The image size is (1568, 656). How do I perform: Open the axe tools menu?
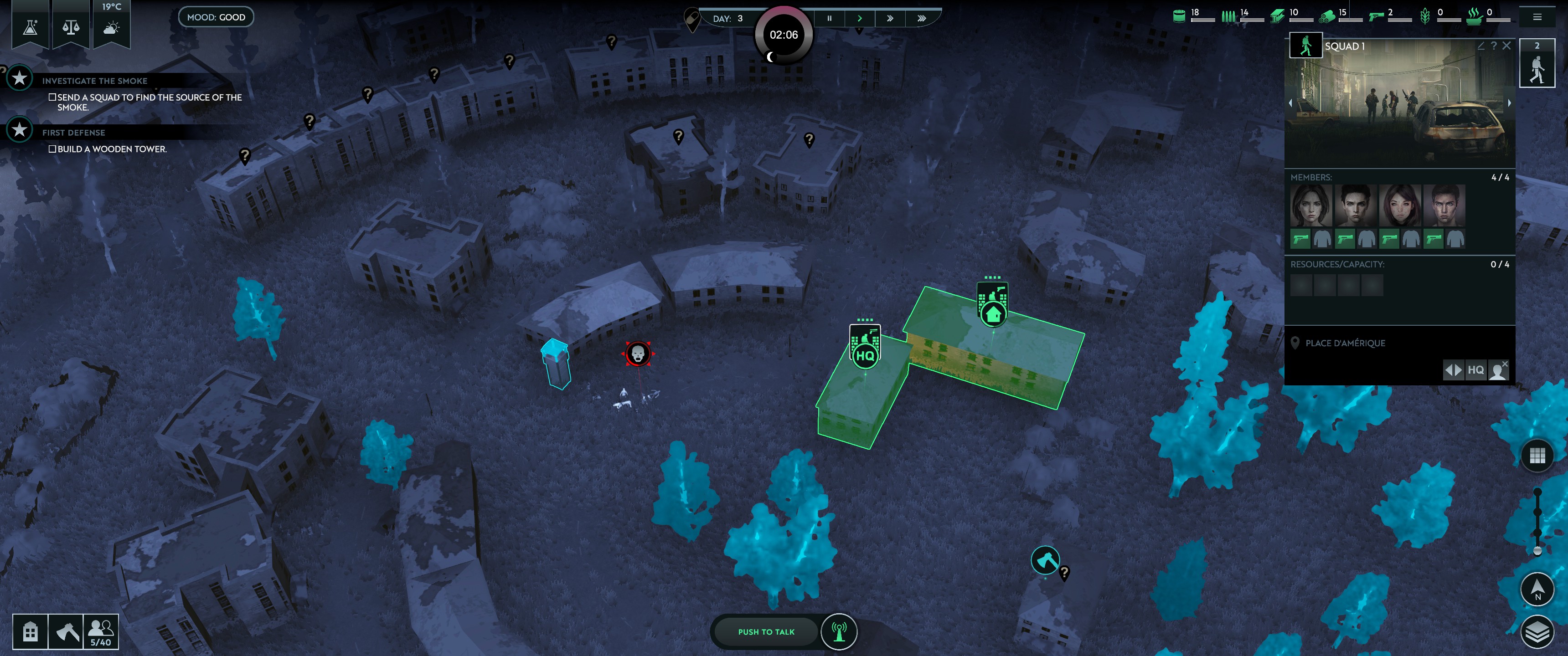(66, 632)
